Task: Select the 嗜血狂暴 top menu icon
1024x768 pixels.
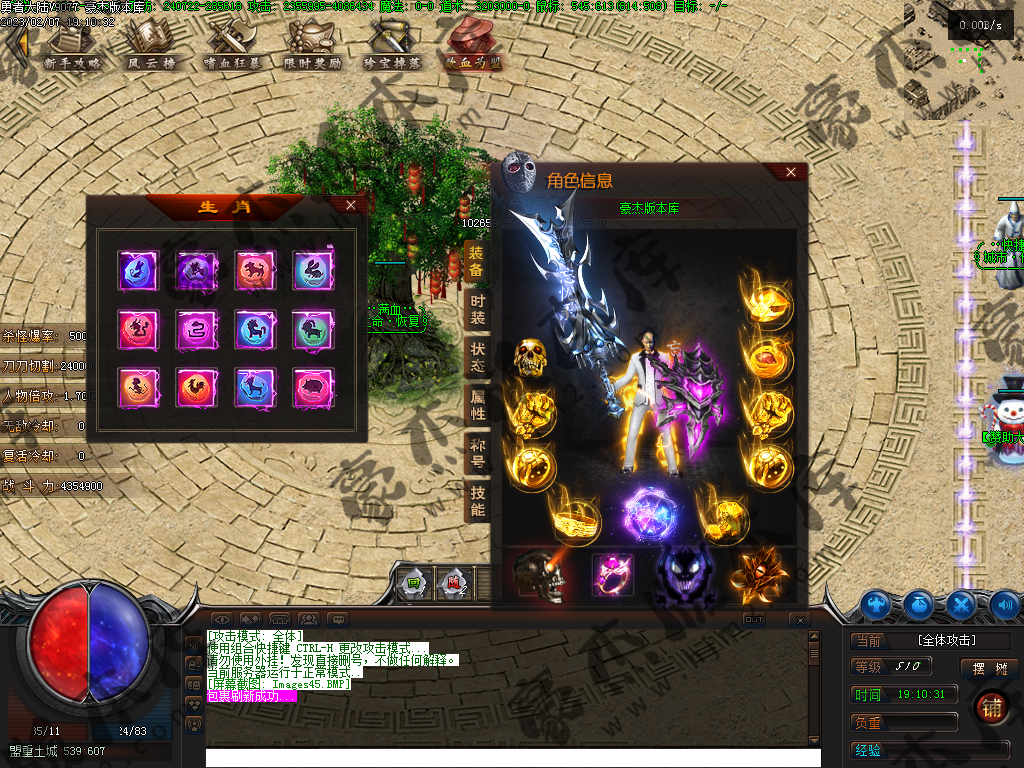Action: click(x=232, y=45)
